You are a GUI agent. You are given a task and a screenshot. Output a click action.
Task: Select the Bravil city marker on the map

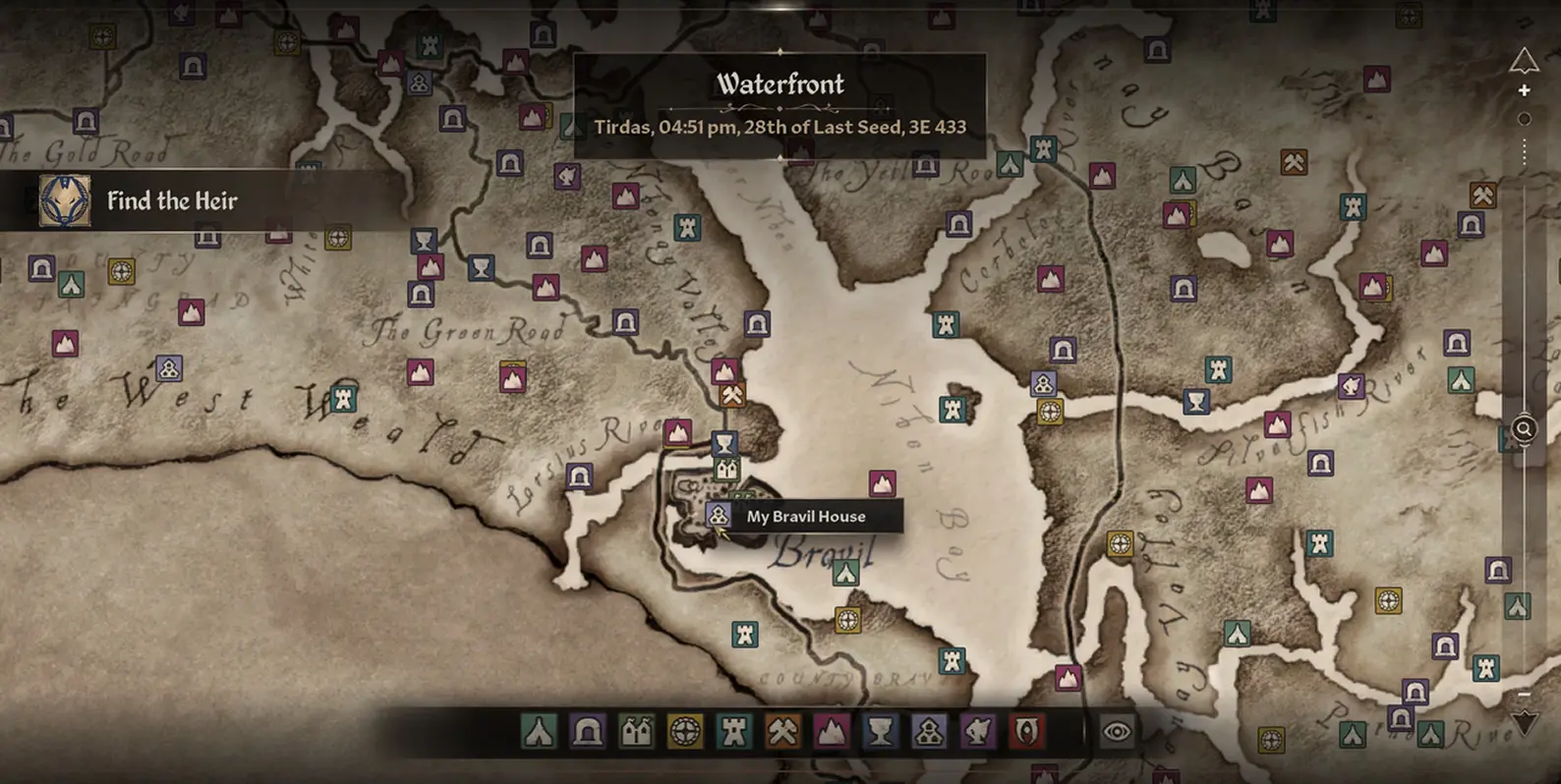(x=726, y=470)
